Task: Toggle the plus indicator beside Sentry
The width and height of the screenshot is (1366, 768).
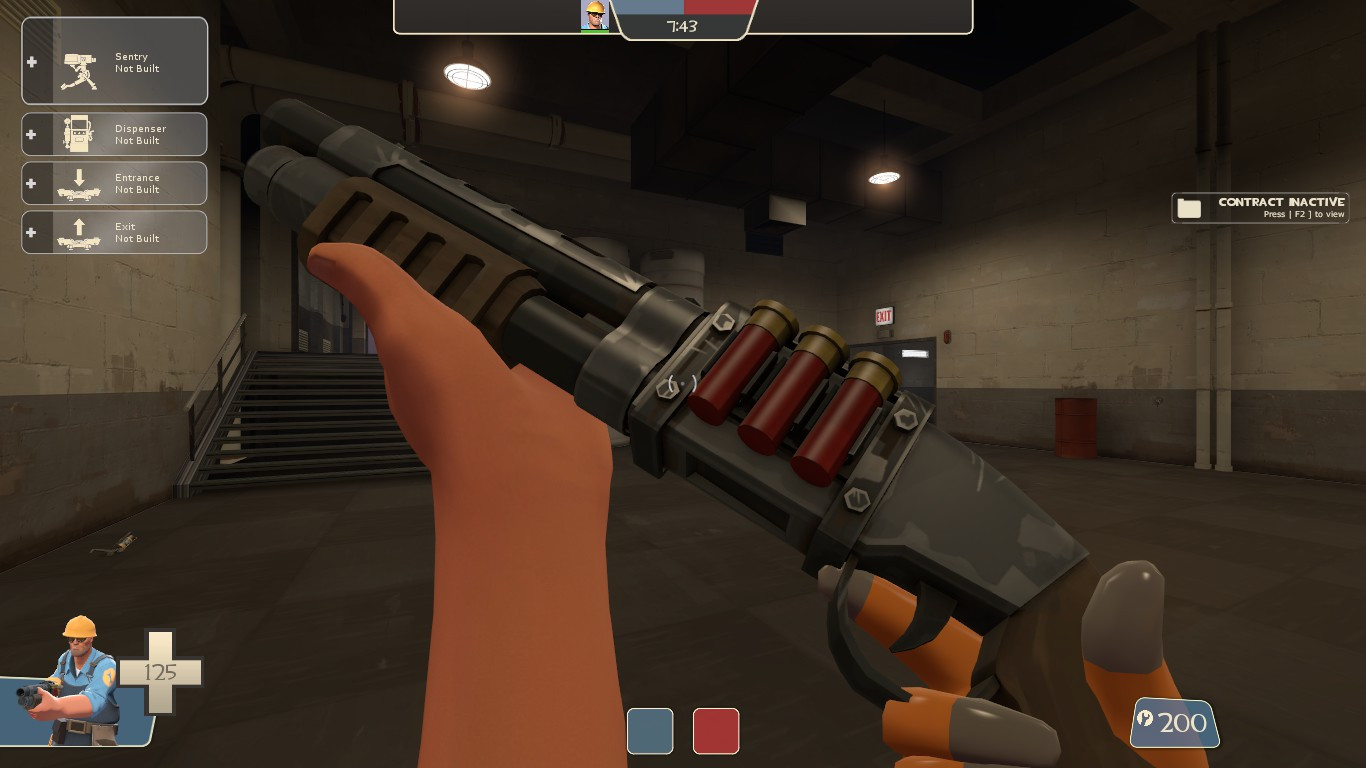Action: pyautogui.click(x=32, y=61)
